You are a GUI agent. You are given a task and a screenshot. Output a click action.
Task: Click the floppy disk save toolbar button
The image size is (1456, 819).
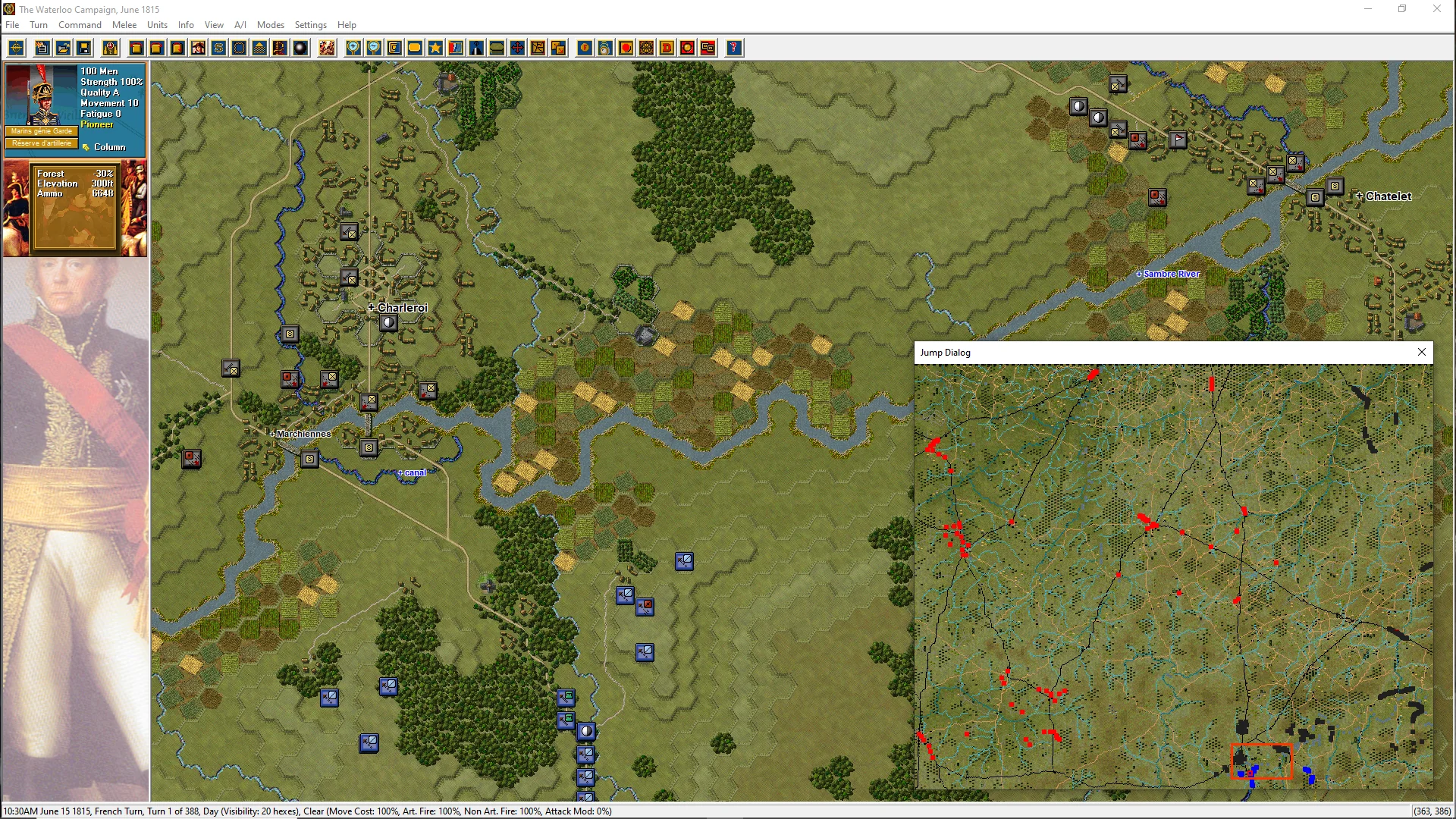(x=84, y=49)
